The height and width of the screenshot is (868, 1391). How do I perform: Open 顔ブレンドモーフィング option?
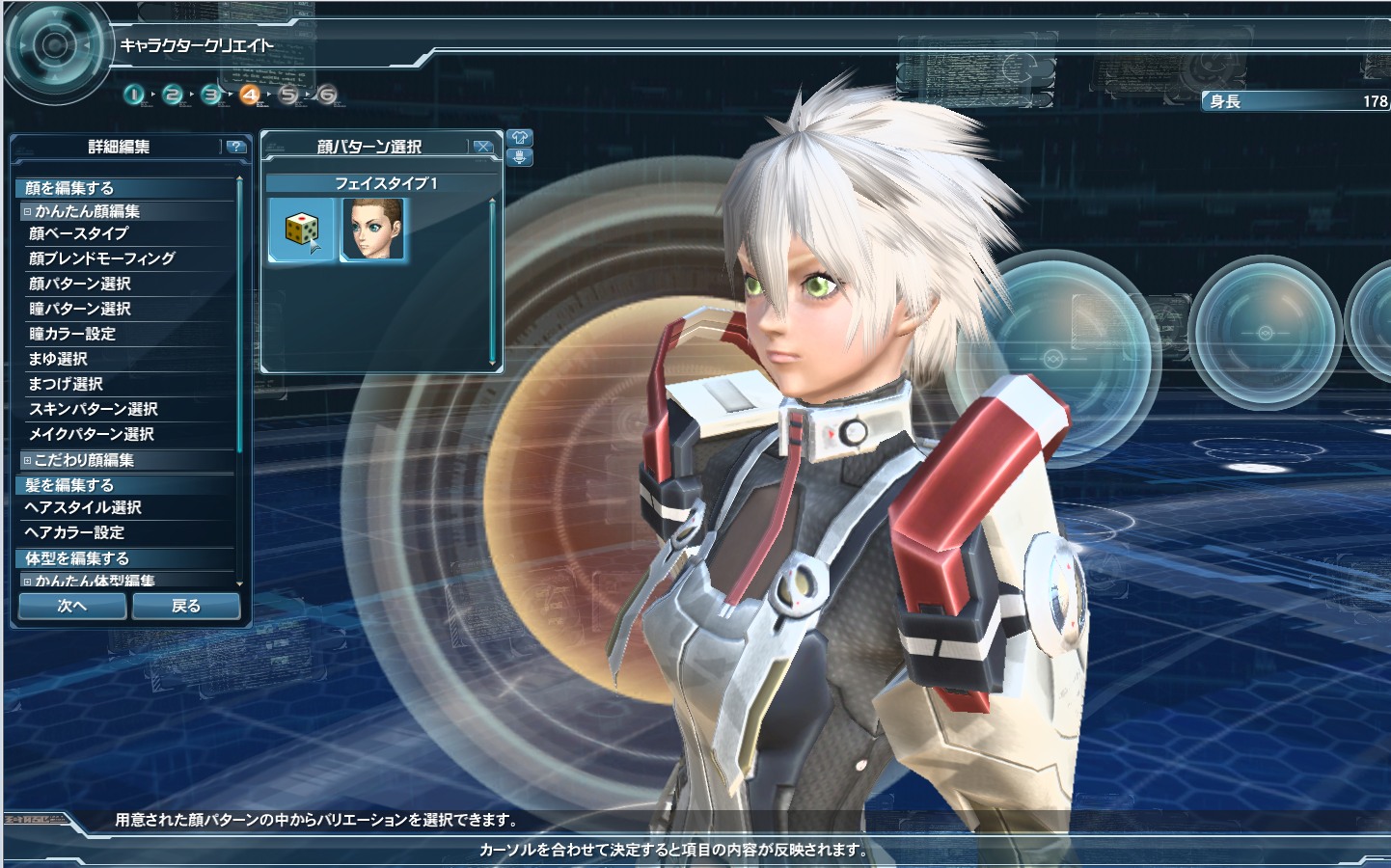[101, 258]
